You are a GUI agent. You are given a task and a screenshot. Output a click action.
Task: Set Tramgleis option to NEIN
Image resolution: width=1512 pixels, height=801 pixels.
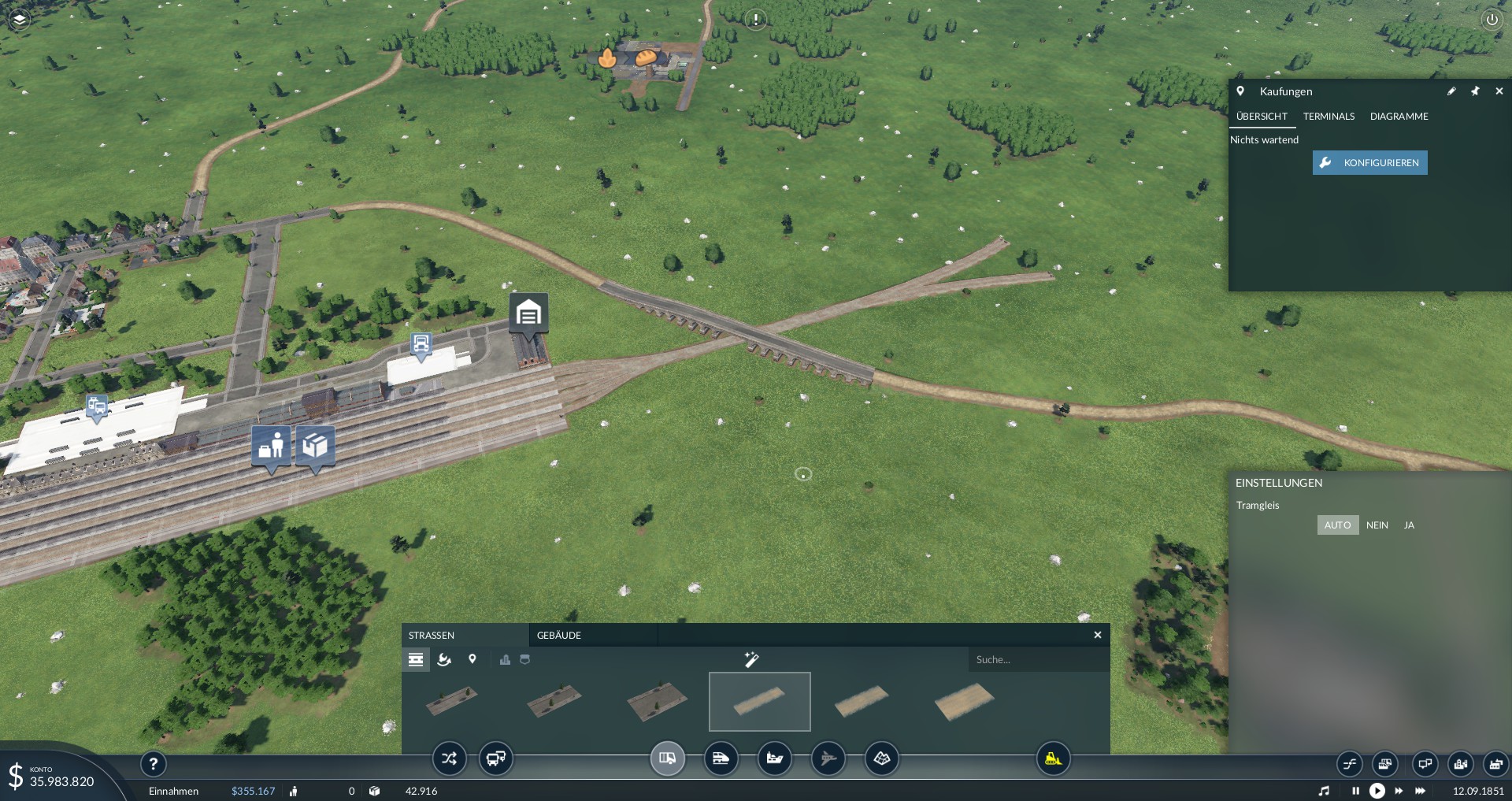(1377, 525)
